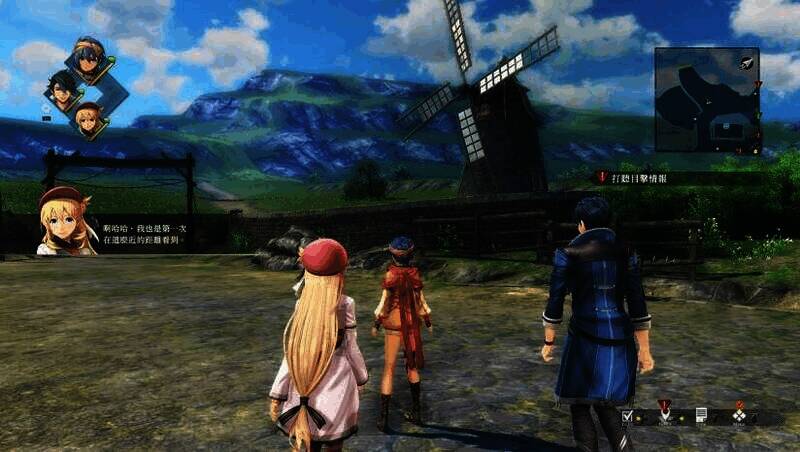The width and height of the screenshot is (800, 452).
Task: Open the red map marker icon
Action: 664,409
